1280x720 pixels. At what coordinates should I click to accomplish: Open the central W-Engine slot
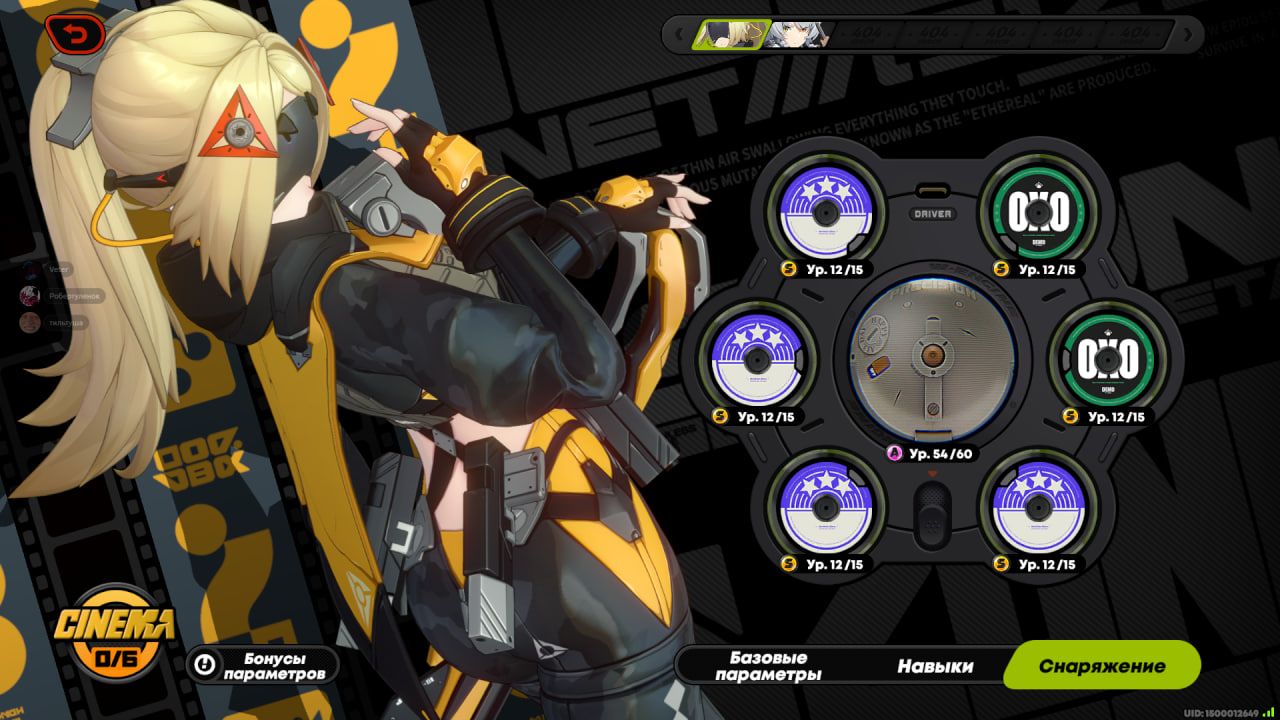[x=931, y=360]
